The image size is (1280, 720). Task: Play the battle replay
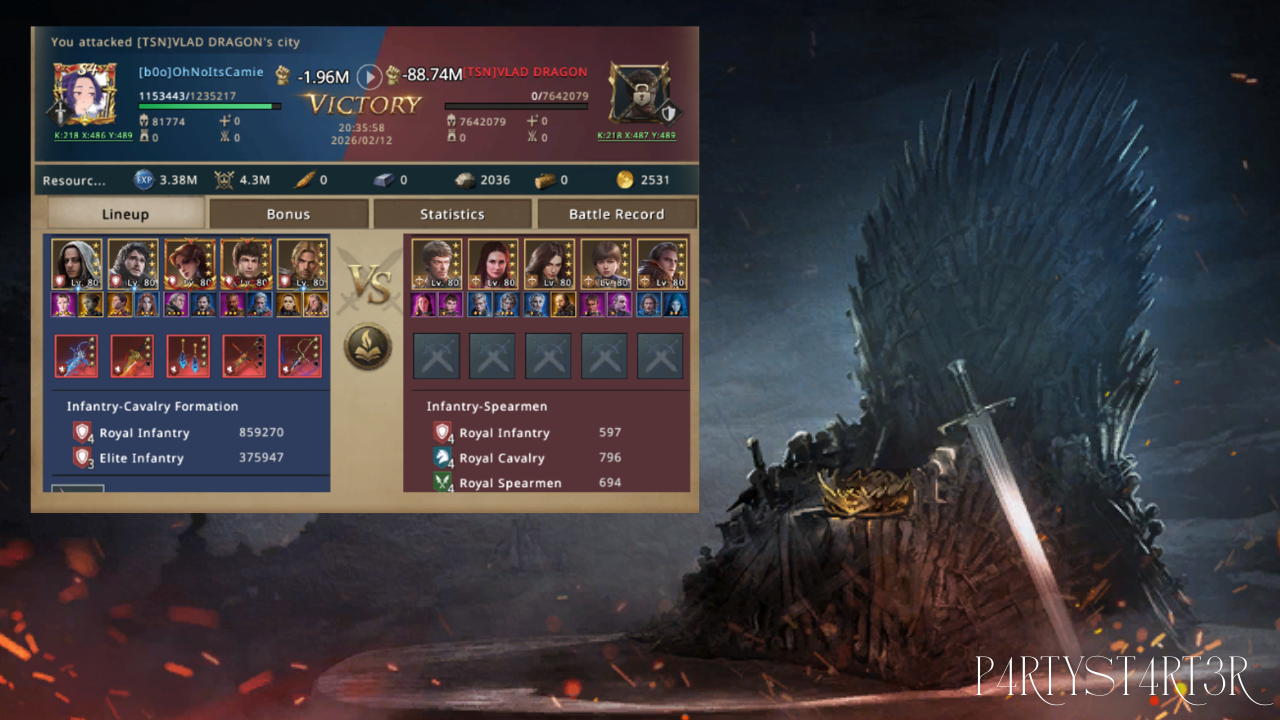coord(370,76)
